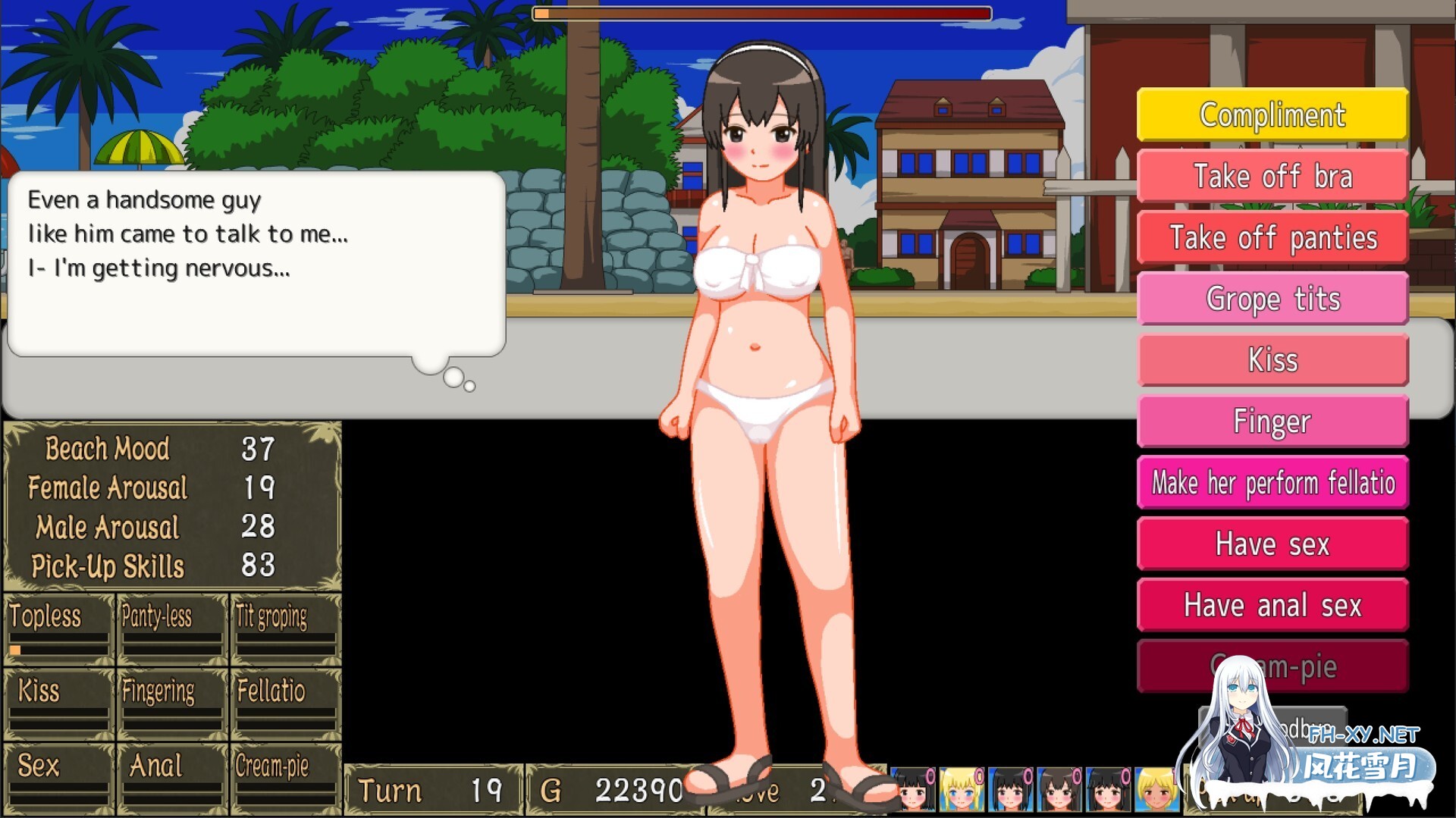Select the Take off bra option
This screenshot has height=818, width=1456.
[x=1272, y=177]
